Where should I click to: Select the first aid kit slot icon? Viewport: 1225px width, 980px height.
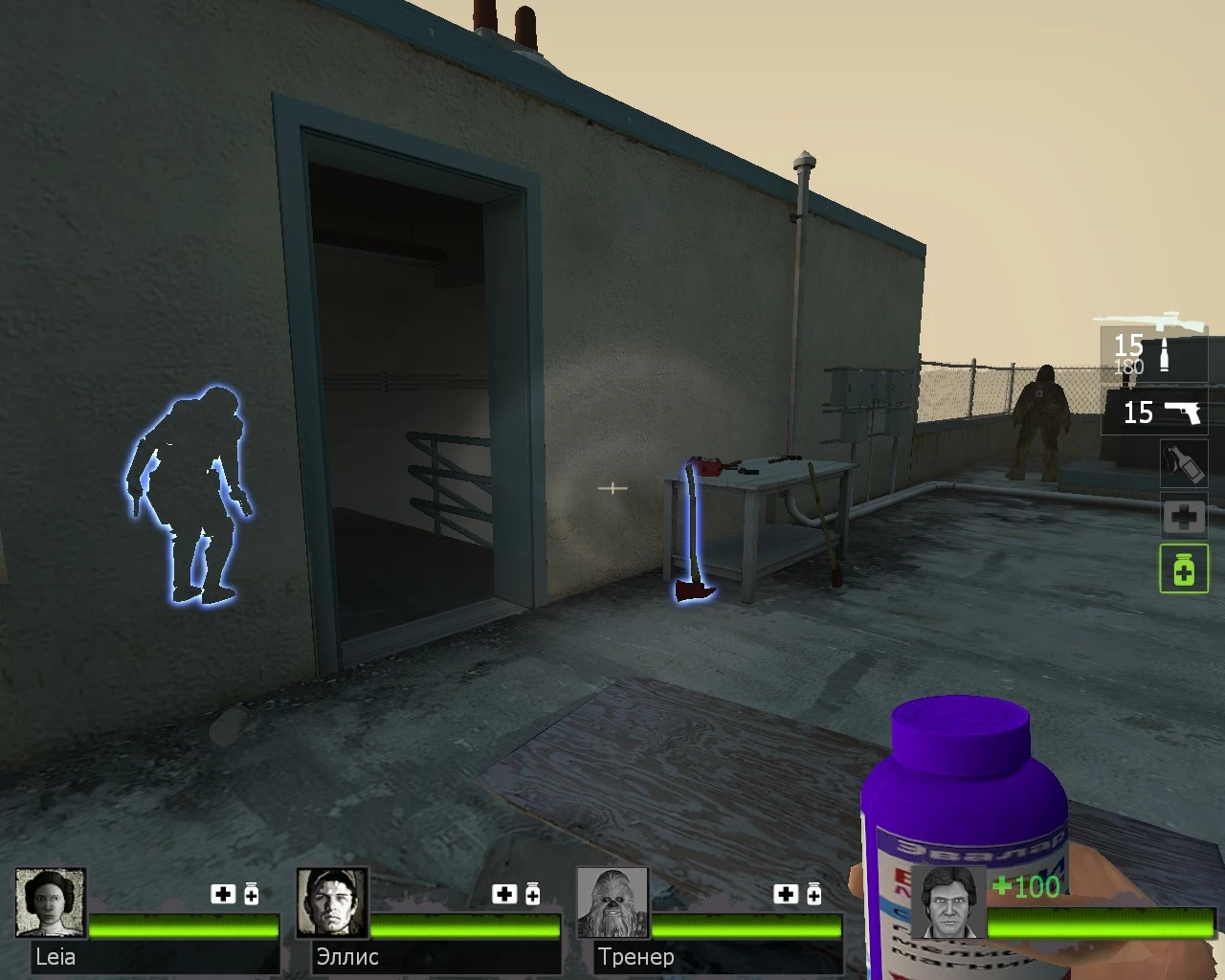pyautogui.click(x=1184, y=517)
